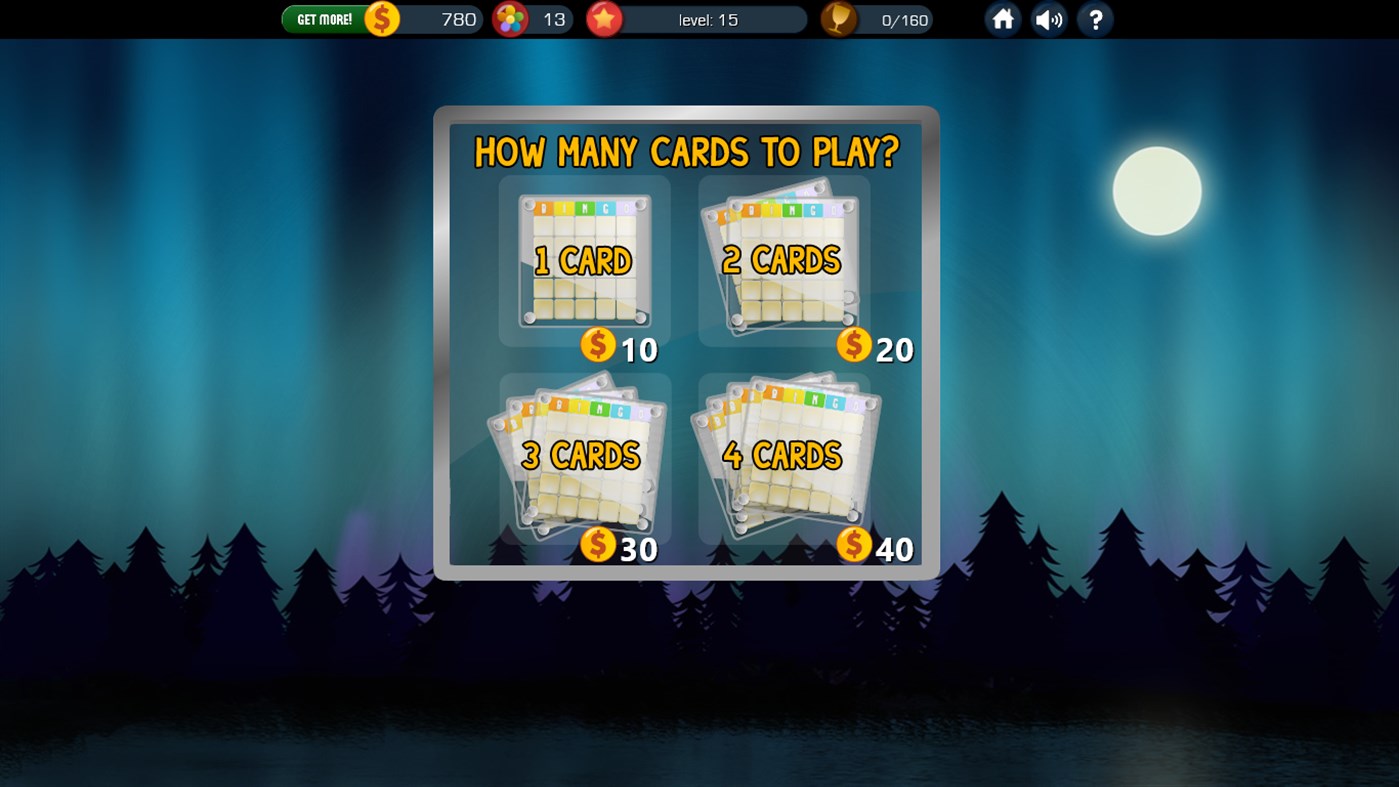Choose to play with 2 Cards
1399x787 pixels.
pyautogui.click(x=783, y=260)
